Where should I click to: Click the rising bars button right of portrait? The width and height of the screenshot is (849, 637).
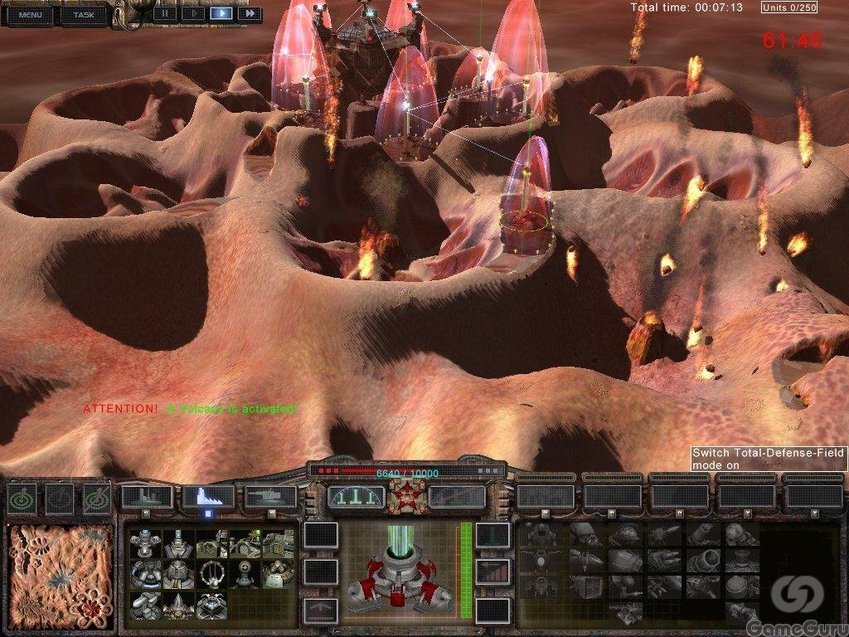coord(493,572)
